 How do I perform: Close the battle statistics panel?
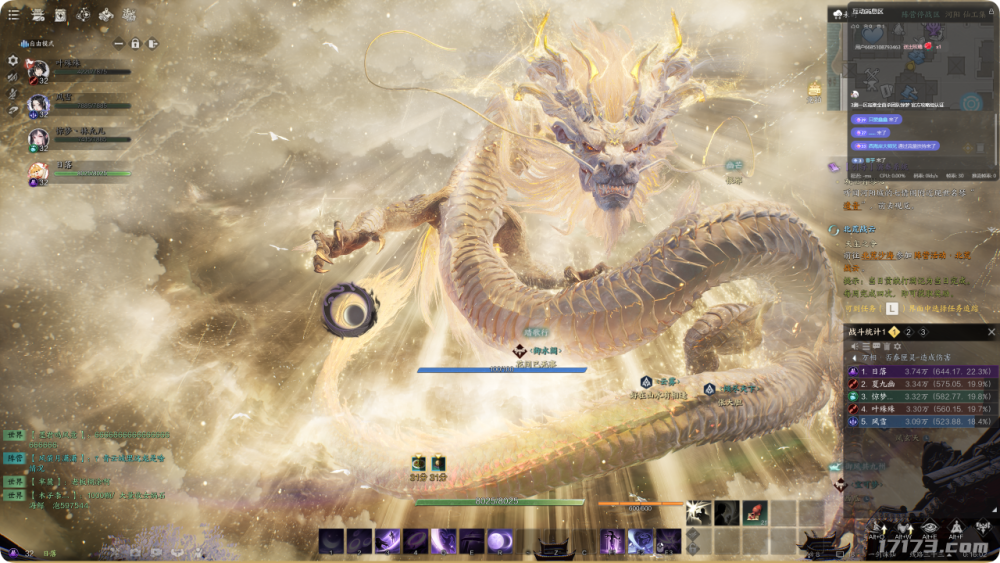click(991, 332)
